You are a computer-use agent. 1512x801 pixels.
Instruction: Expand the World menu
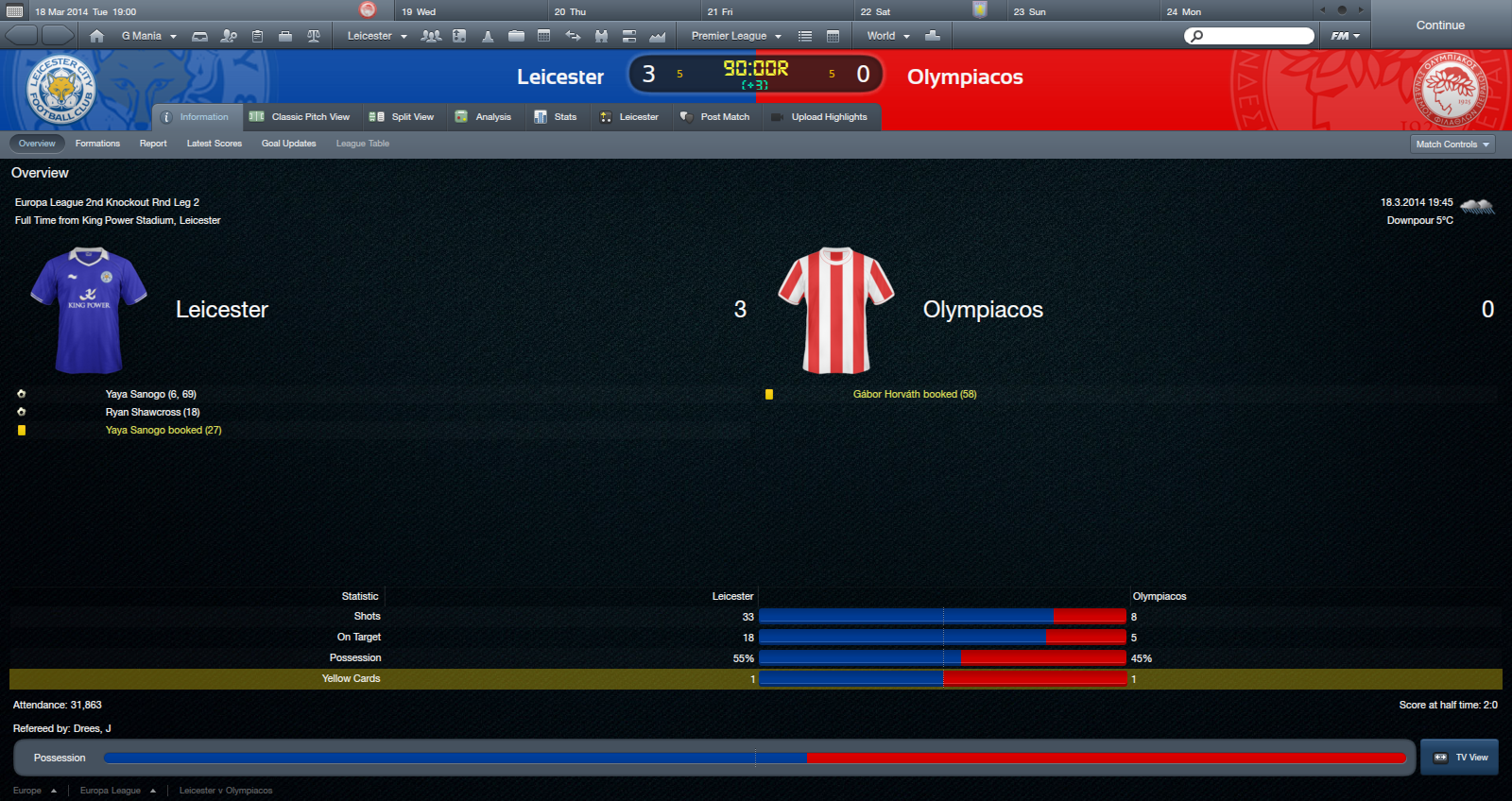[887, 36]
